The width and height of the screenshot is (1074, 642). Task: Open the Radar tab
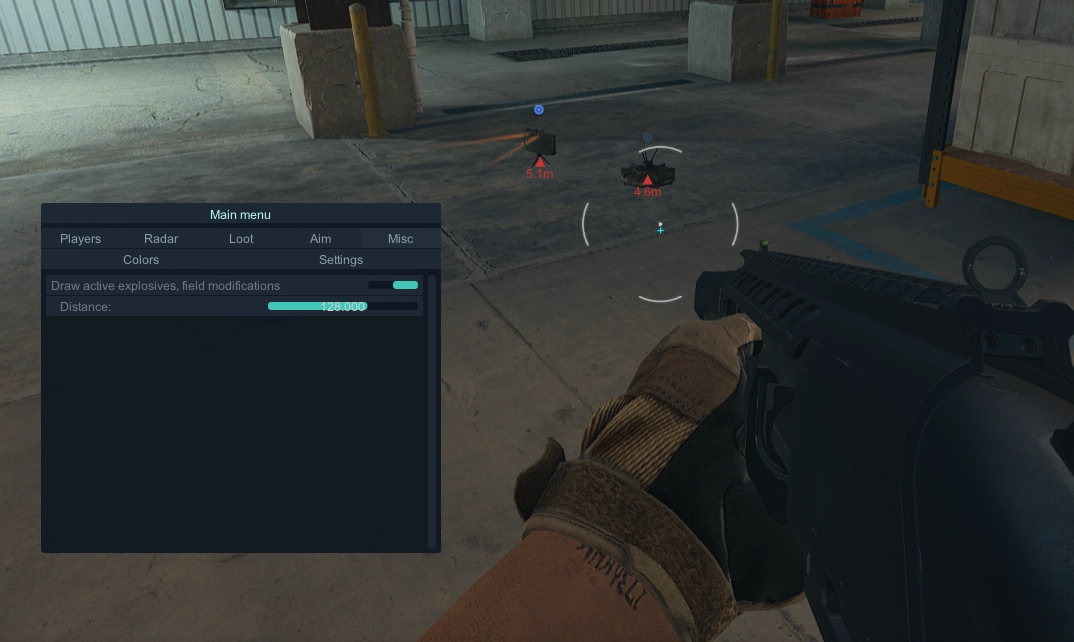point(161,239)
